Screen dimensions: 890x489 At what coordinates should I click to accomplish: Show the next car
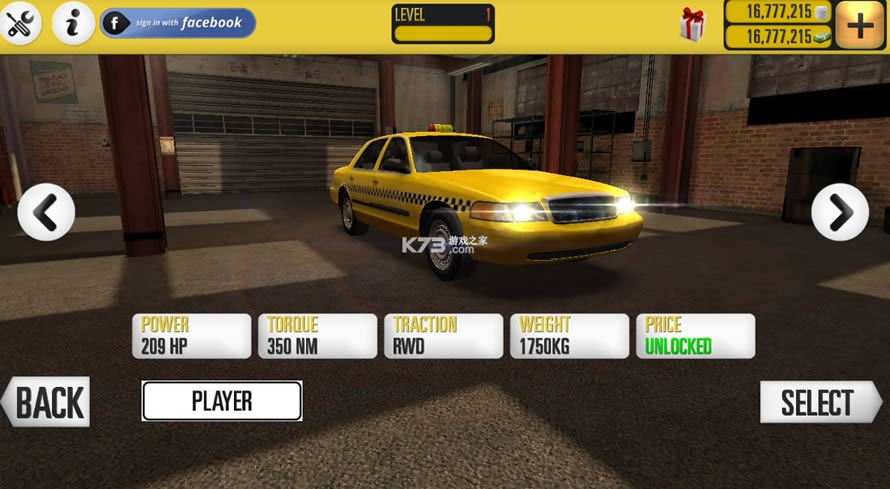pyautogui.click(x=839, y=211)
